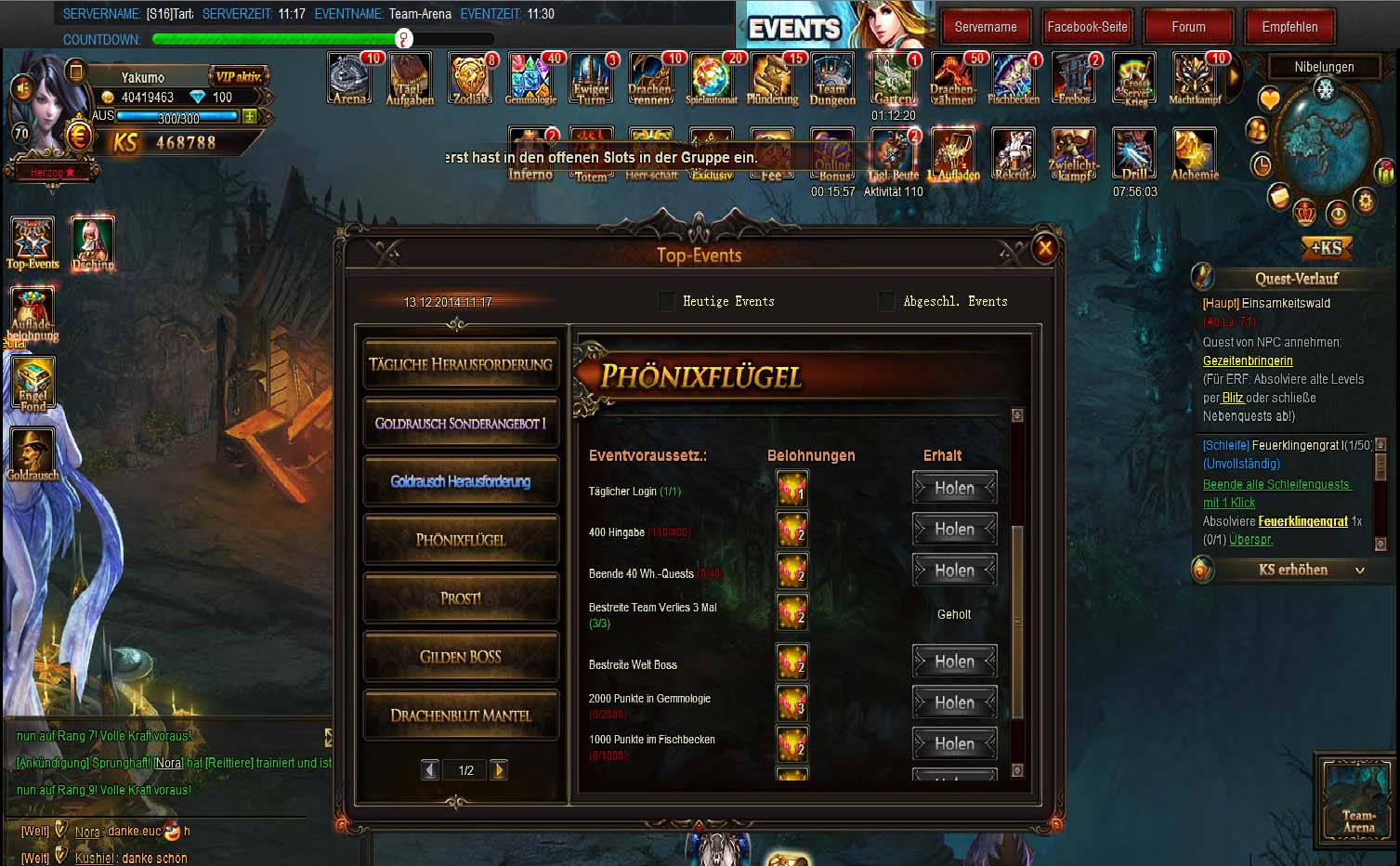Switch to the Prost! event tab
This screenshot has height=866, width=1400.
461,598
